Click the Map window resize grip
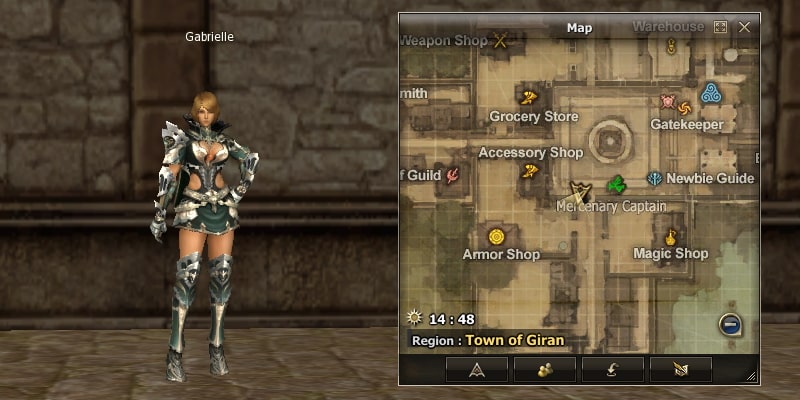Screen dimensions: 800x400 pos(752,377)
